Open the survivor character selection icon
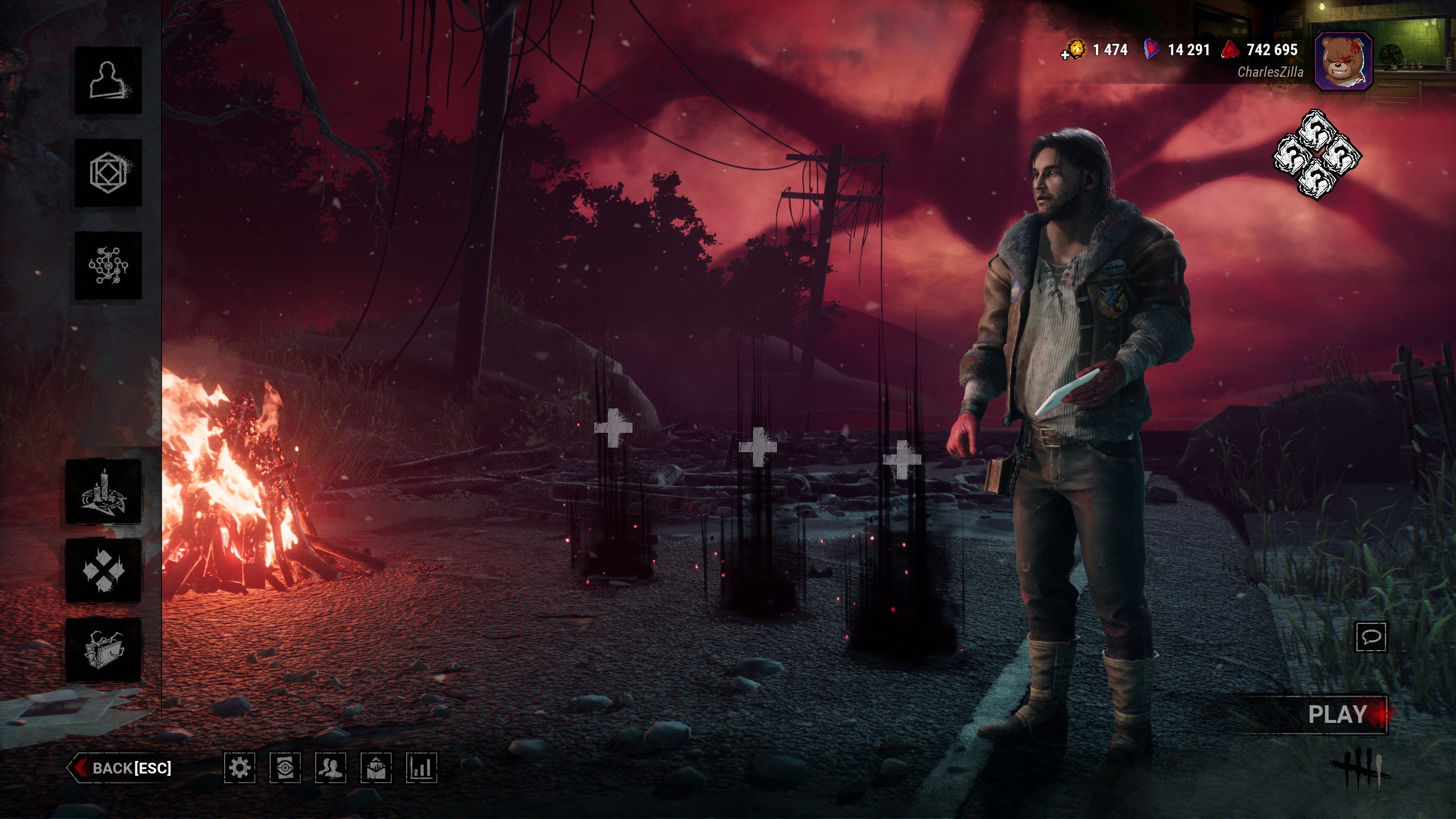The height and width of the screenshot is (819, 1456). (108, 80)
